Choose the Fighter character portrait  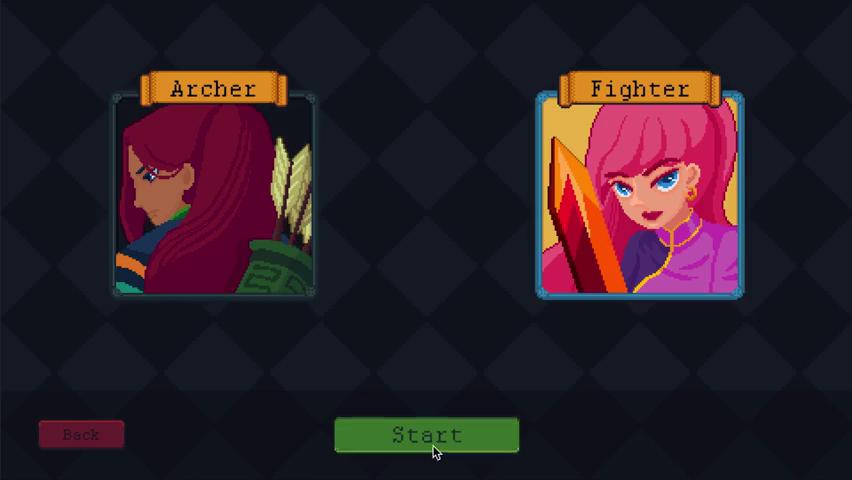[639, 195]
